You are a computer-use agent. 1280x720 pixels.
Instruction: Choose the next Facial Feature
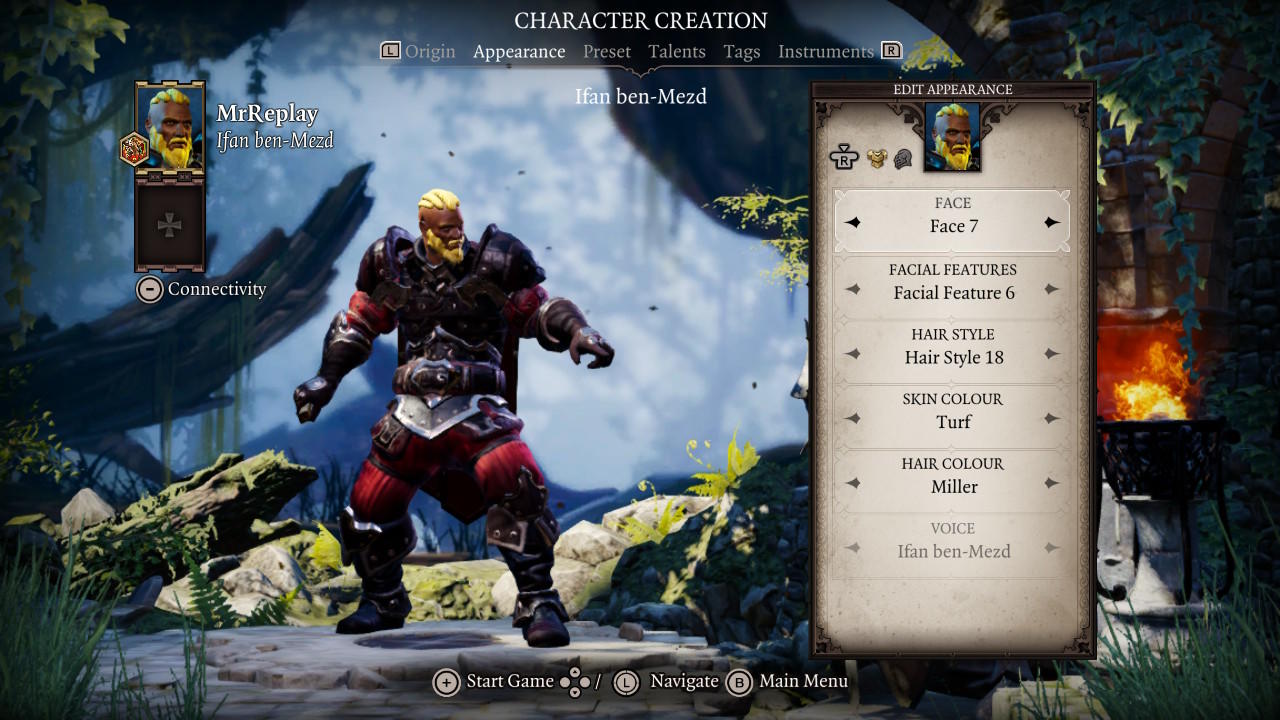(x=1051, y=290)
